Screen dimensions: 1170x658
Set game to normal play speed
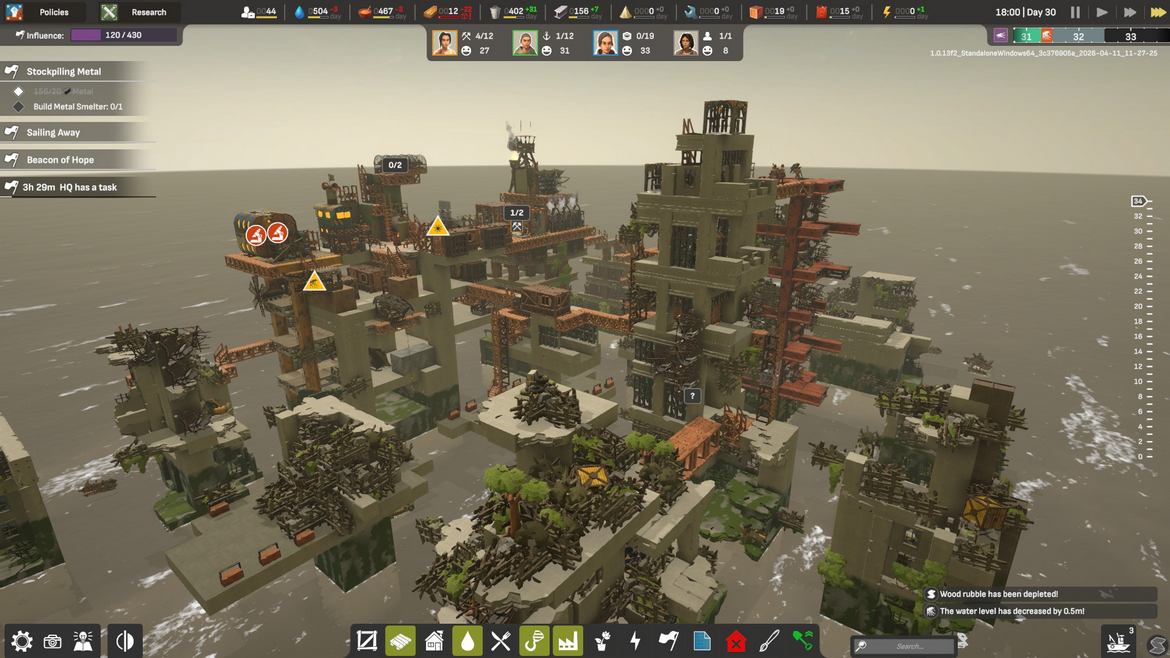point(1102,12)
